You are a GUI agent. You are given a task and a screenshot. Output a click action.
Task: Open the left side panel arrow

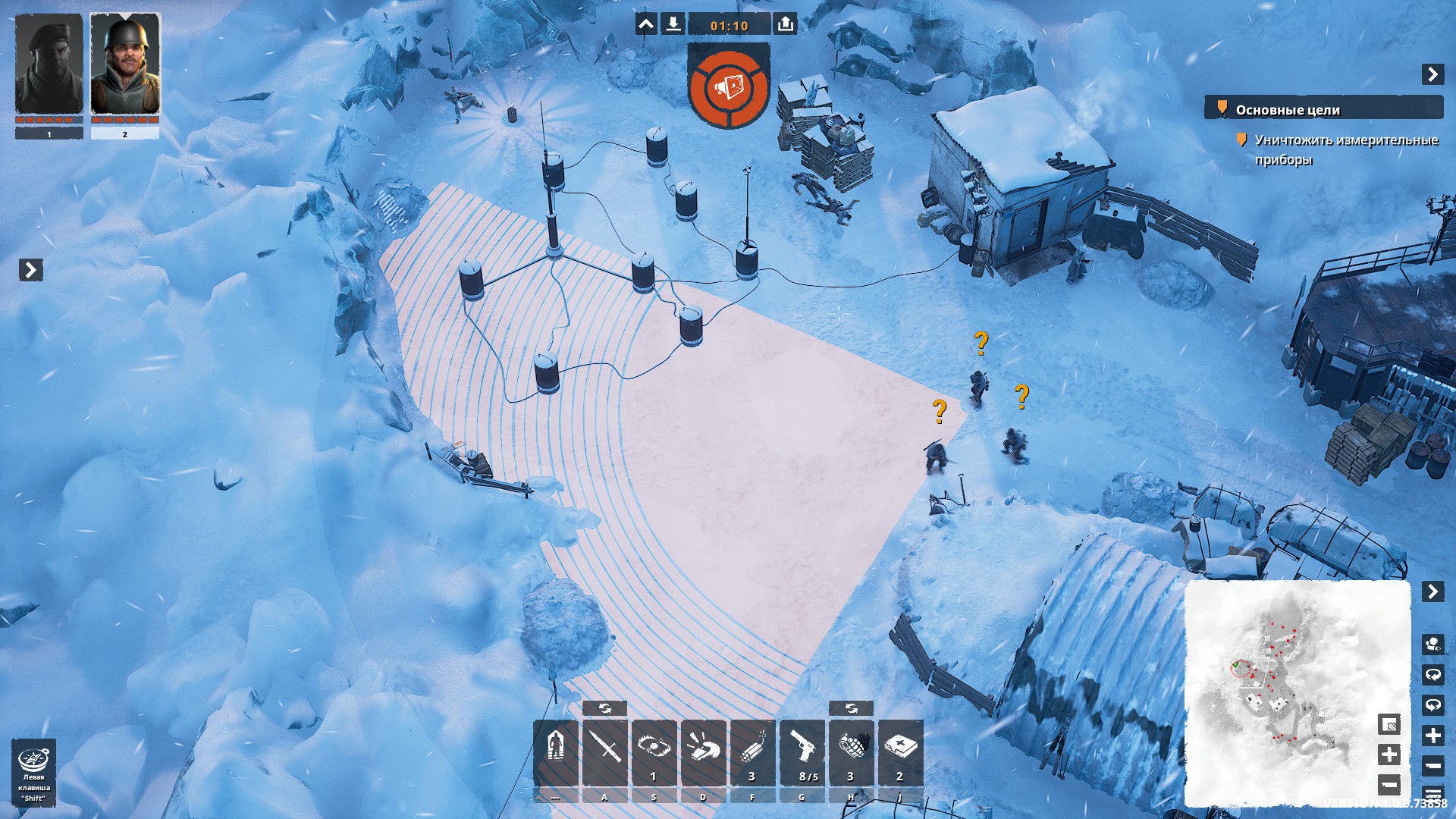(30, 270)
